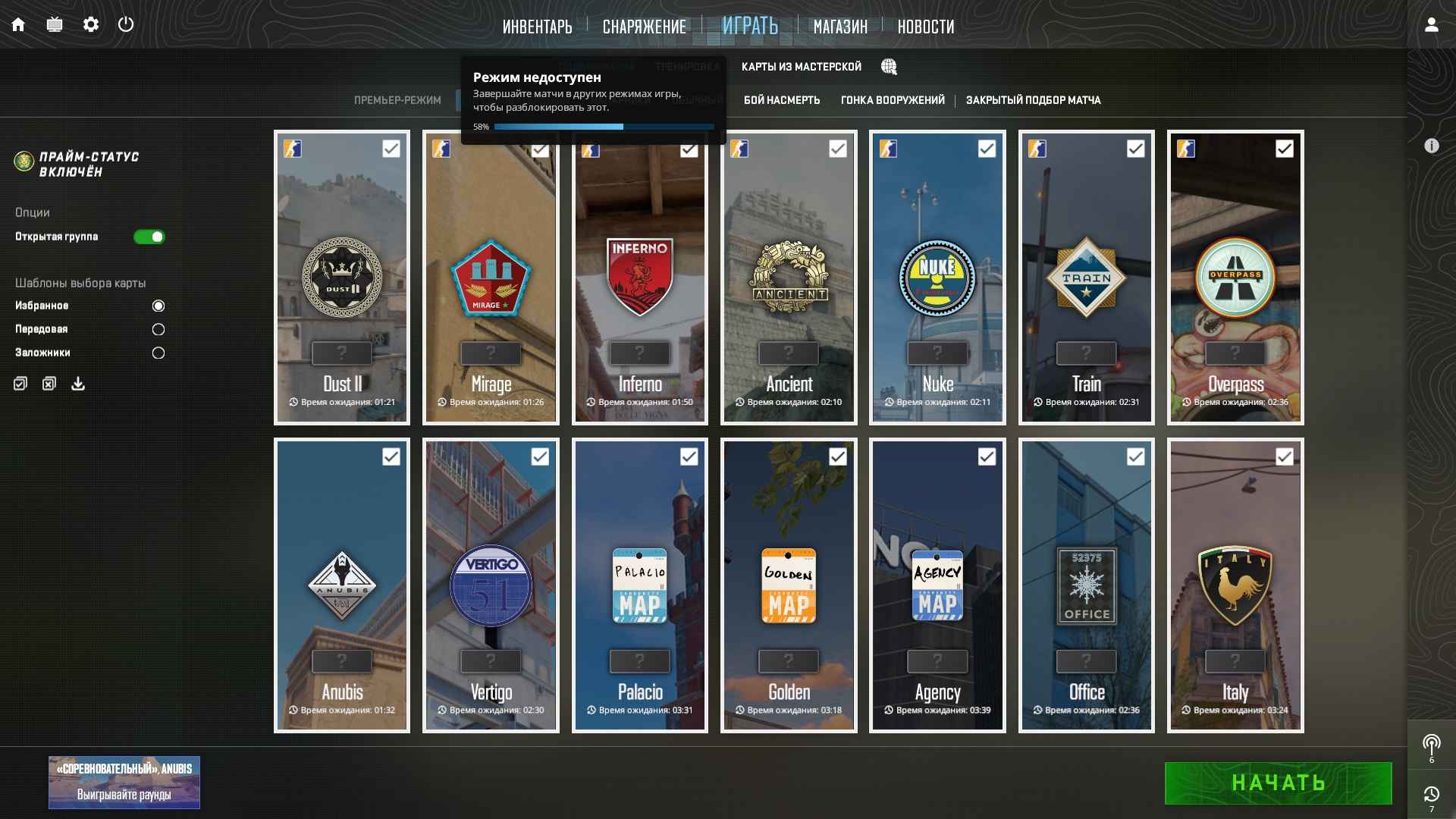Click the globe icon near Карты из мастерской
The width and height of the screenshot is (1456, 819).
pos(888,67)
